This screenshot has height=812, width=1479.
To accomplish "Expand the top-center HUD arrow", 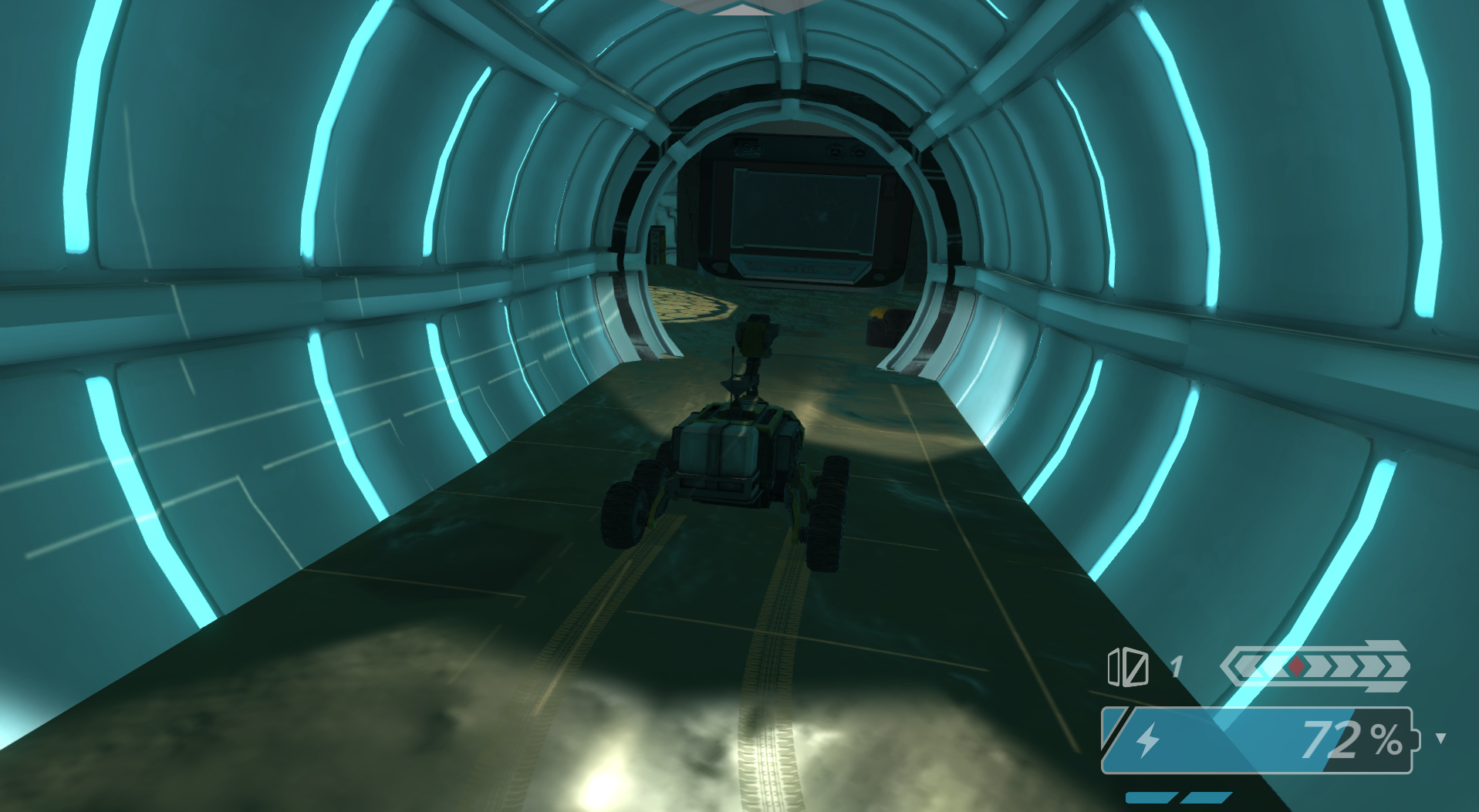I will coord(742,10).
